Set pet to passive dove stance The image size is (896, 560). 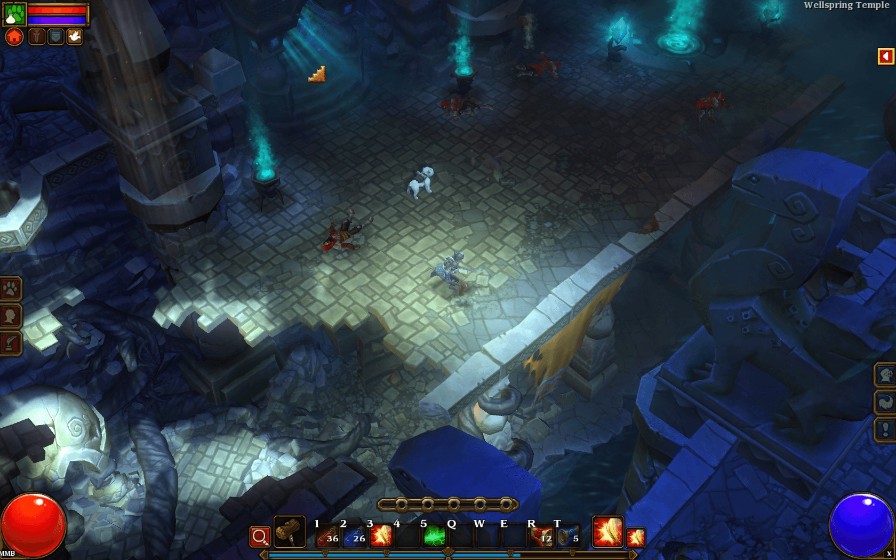point(74,37)
